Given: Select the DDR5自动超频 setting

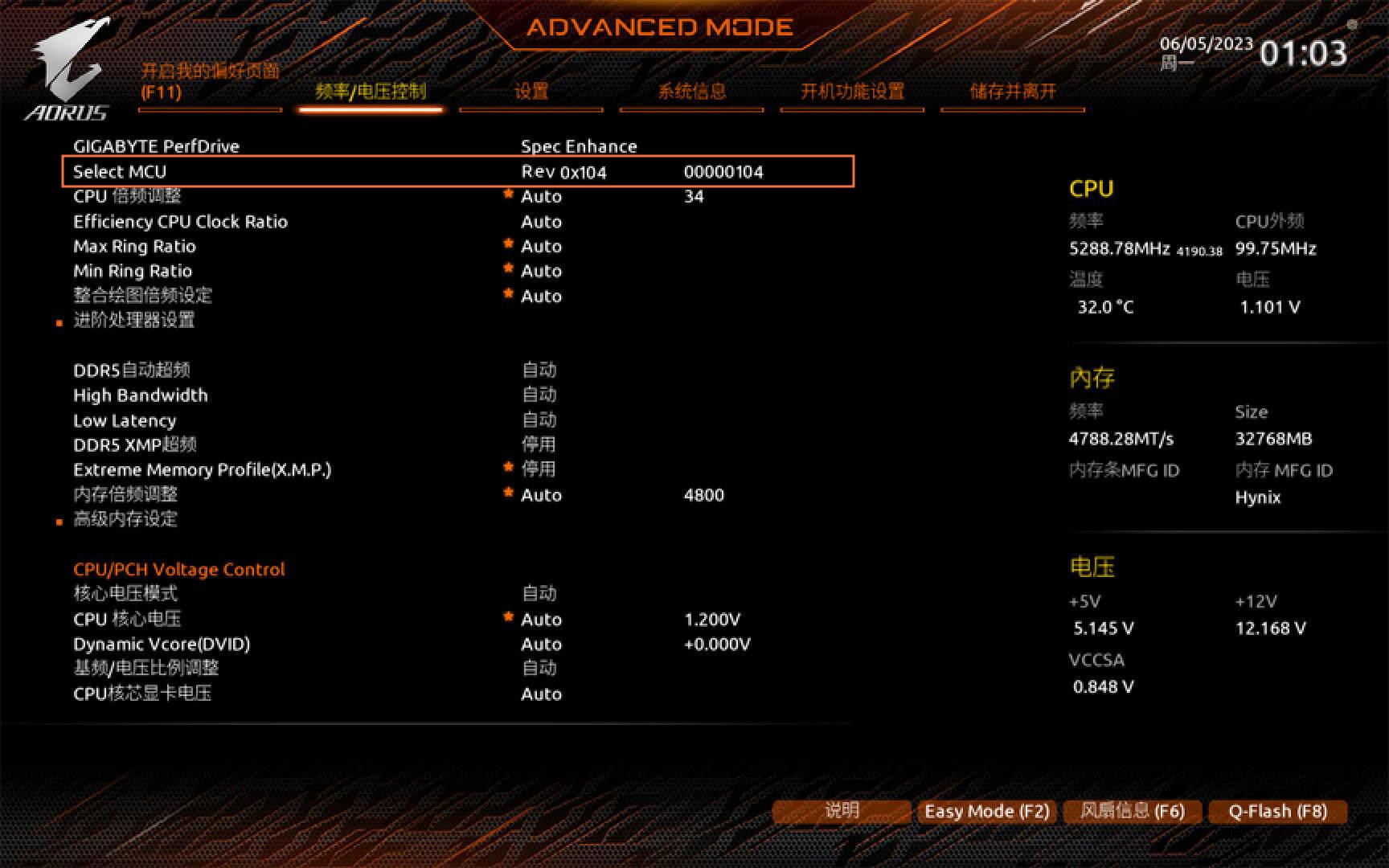Looking at the screenshot, I should [x=131, y=370].
